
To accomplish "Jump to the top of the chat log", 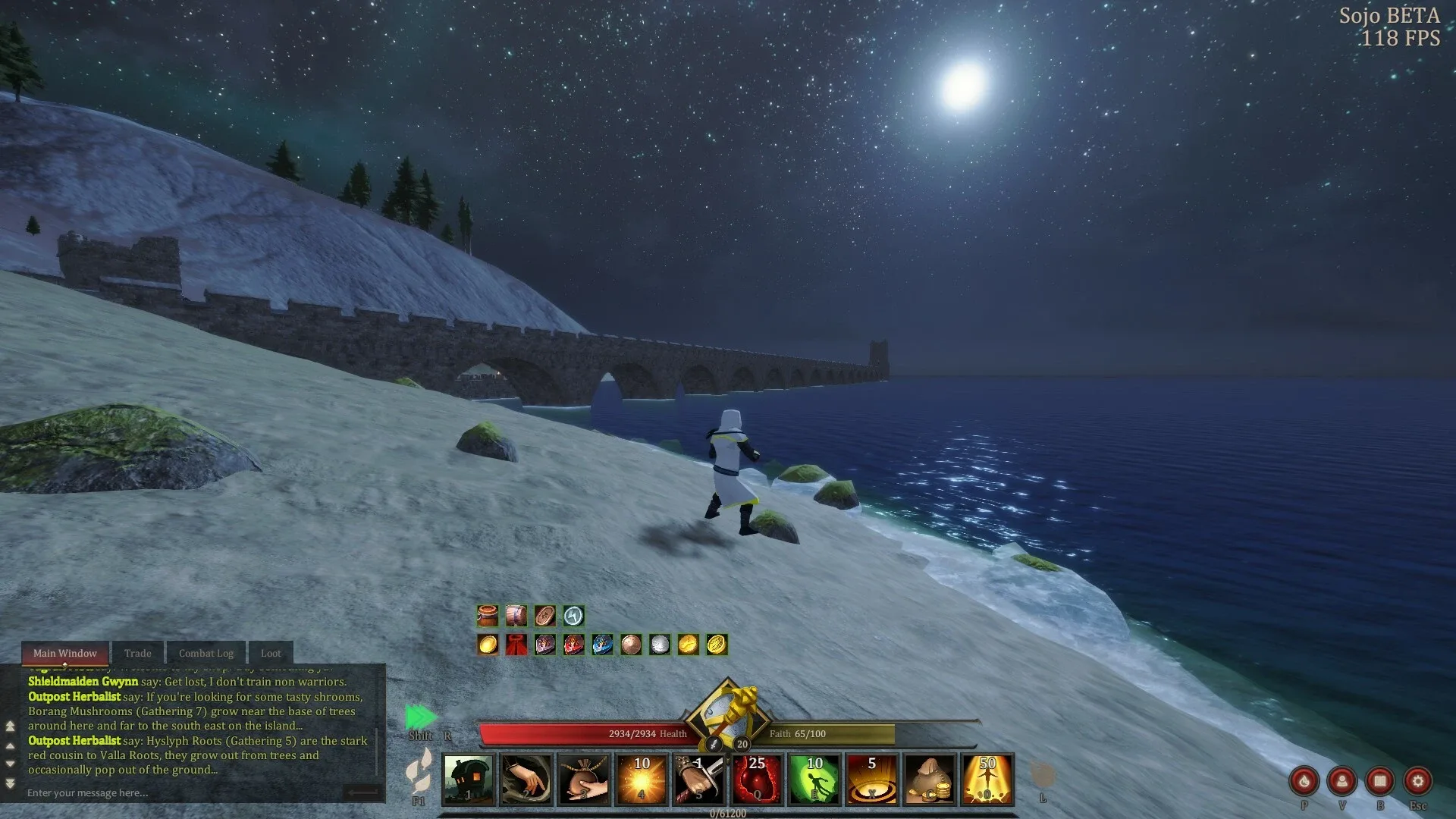I will (11, 726).
